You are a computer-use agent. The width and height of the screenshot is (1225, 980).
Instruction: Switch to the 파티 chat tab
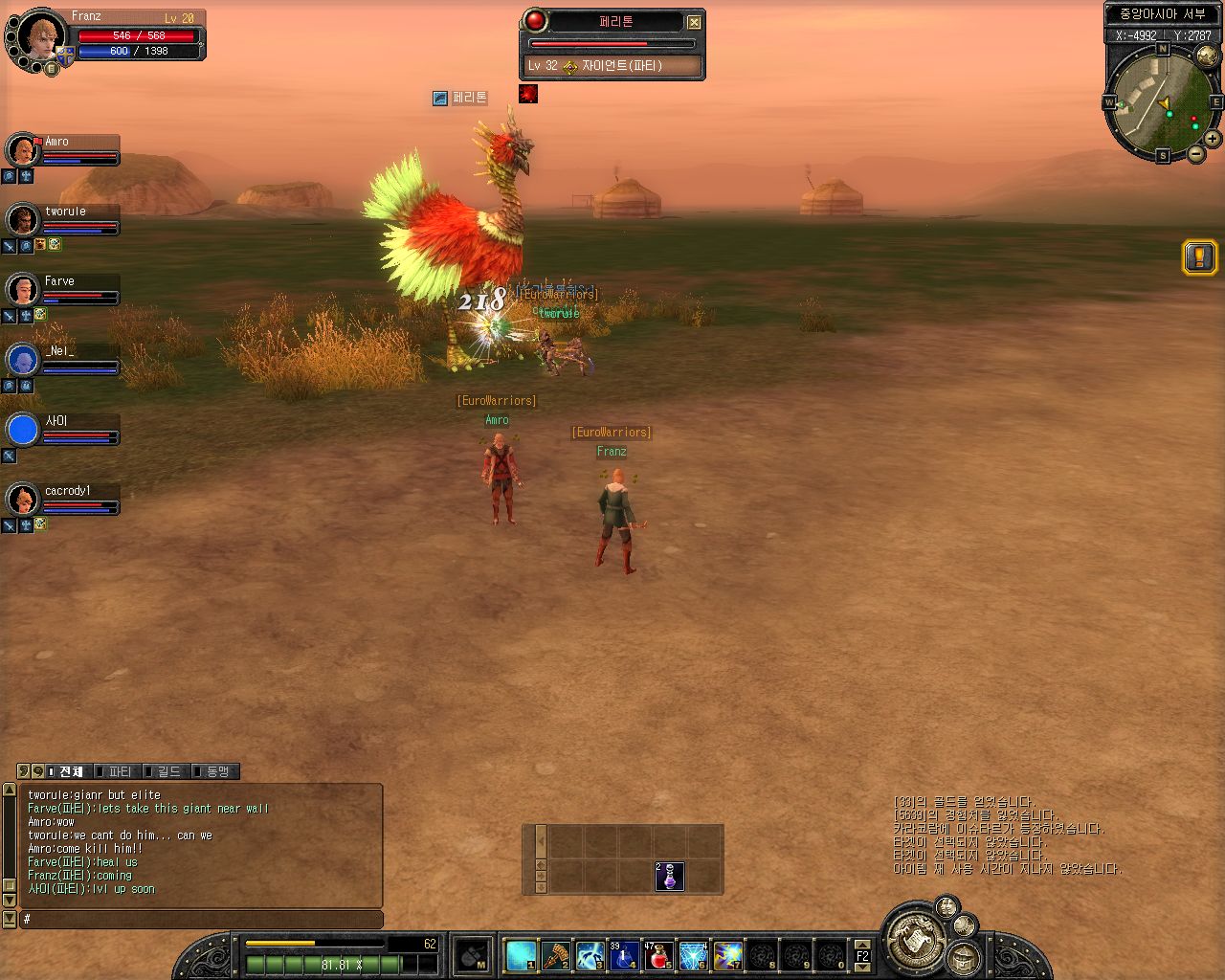[119, 771]
